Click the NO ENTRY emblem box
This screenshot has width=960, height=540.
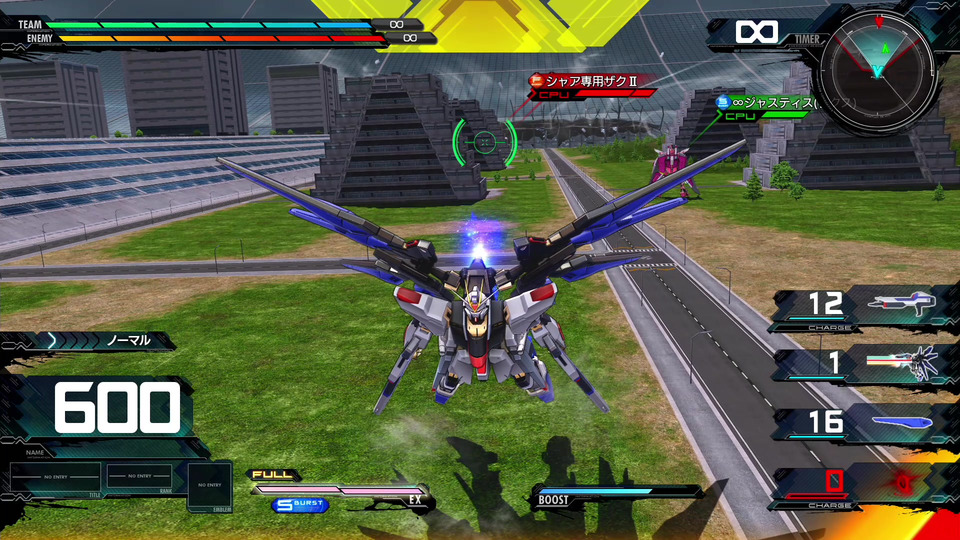[209, 485]
